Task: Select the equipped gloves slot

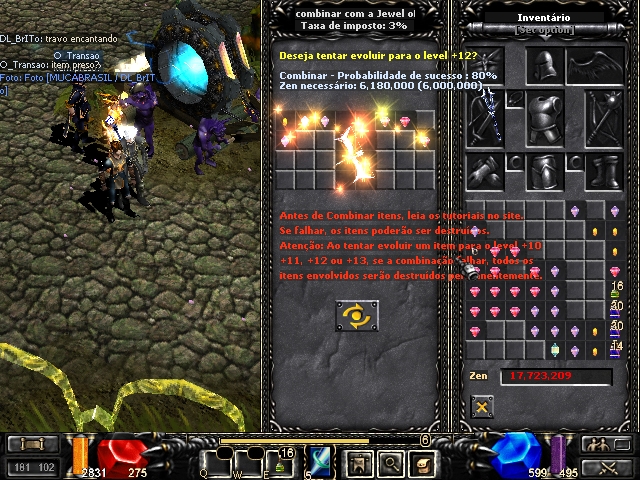Action: click(x=486, y=171)
